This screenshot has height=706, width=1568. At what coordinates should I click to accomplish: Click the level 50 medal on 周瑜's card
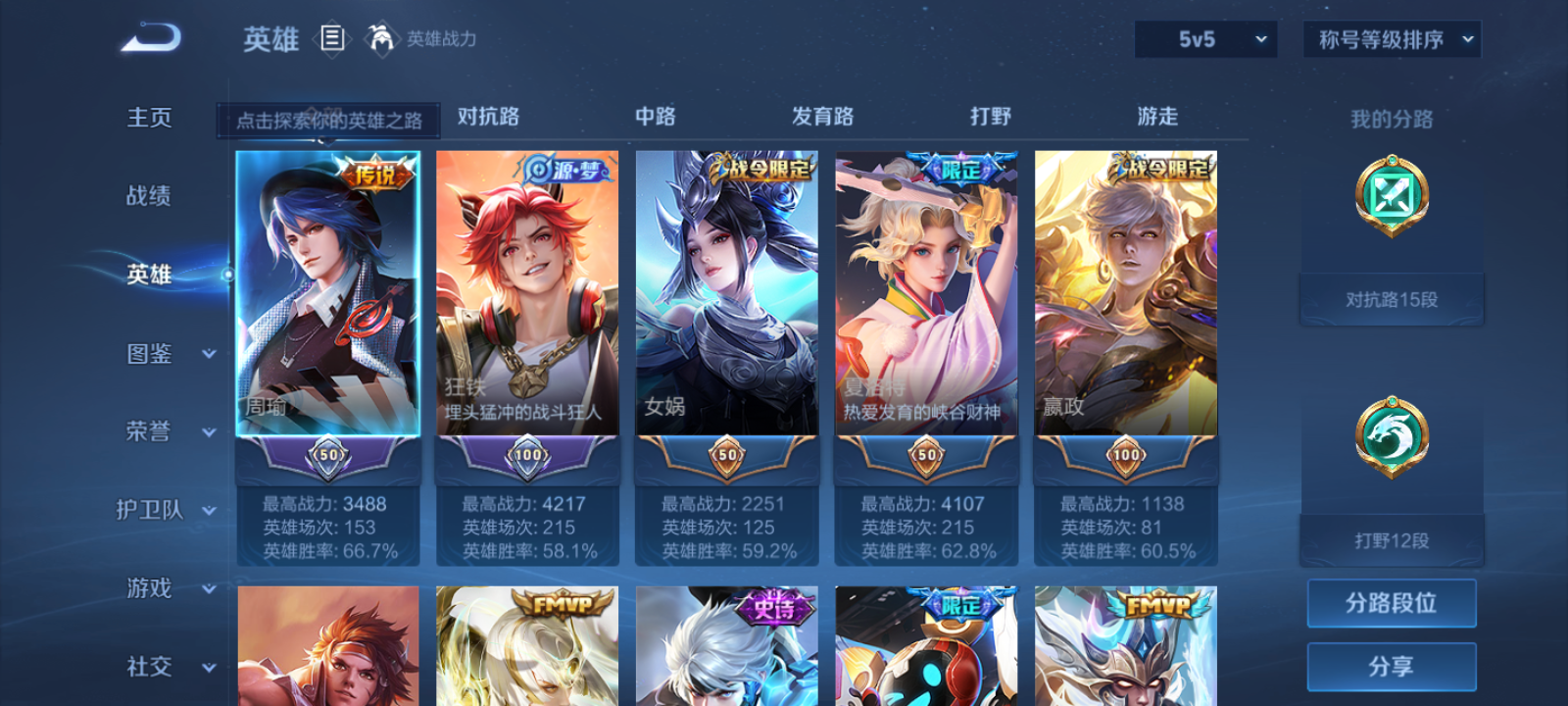click(327, 455)
